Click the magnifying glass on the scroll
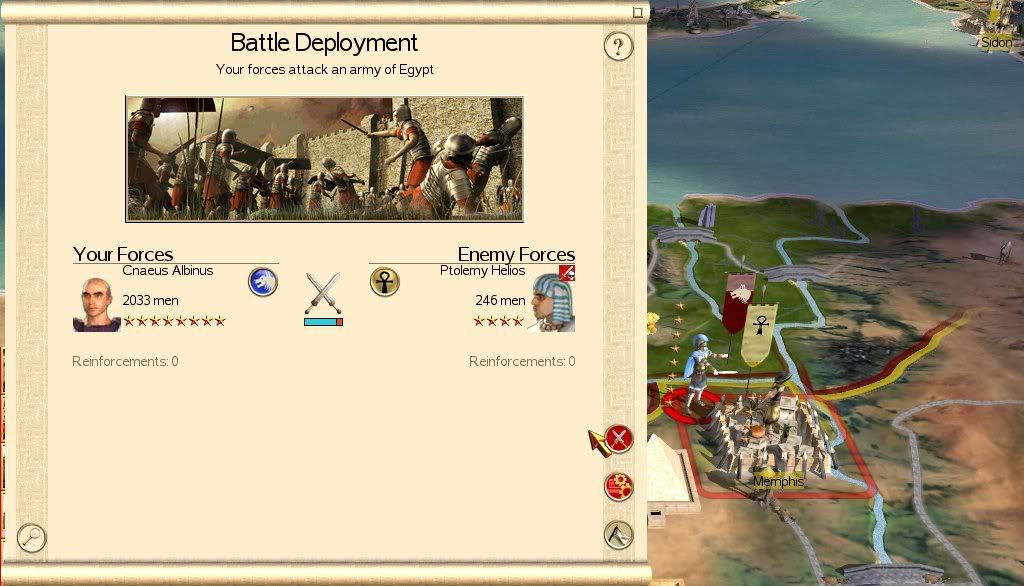This screenshot has height=586, width=1024. point(32,538)
